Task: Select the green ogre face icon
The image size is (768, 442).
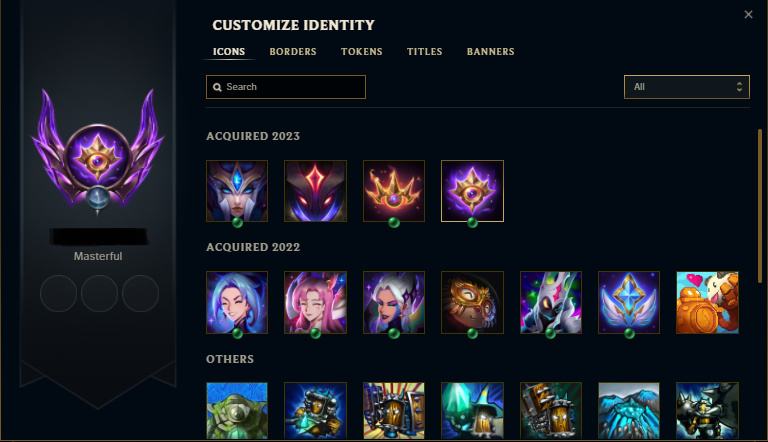Action: pyautogui.click(x=237, y=411)
